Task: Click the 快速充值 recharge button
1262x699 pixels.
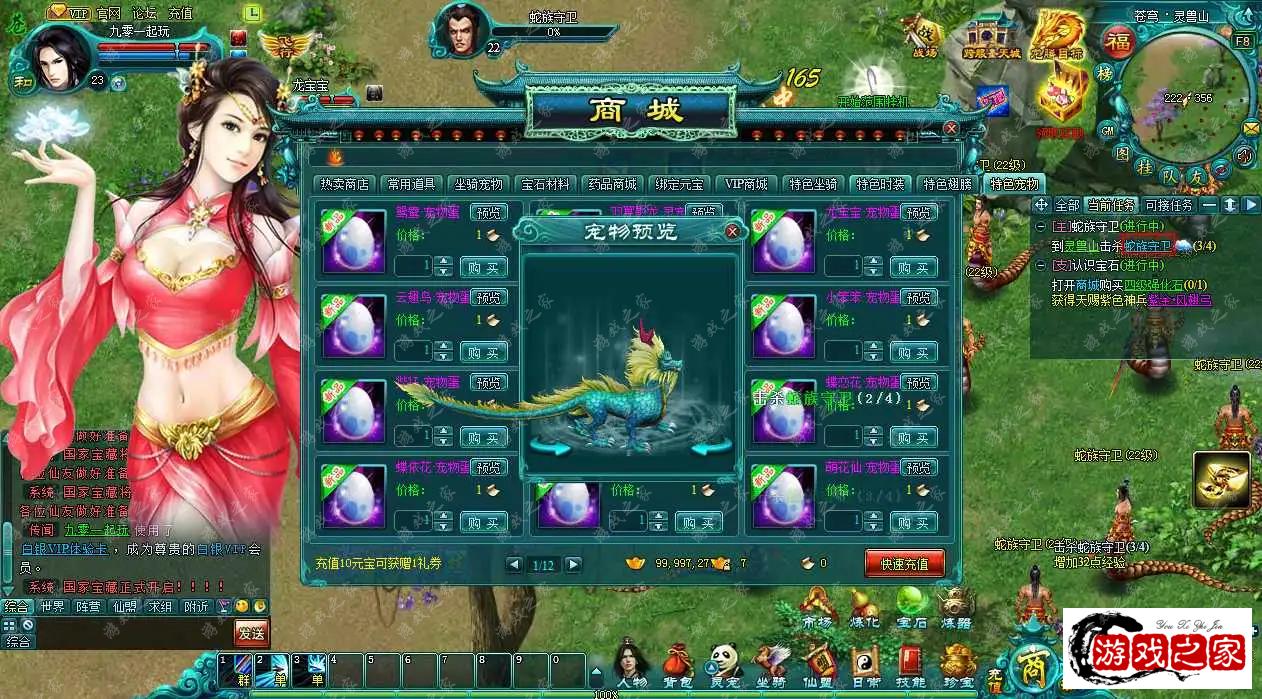Action: (x=904, y=564)
